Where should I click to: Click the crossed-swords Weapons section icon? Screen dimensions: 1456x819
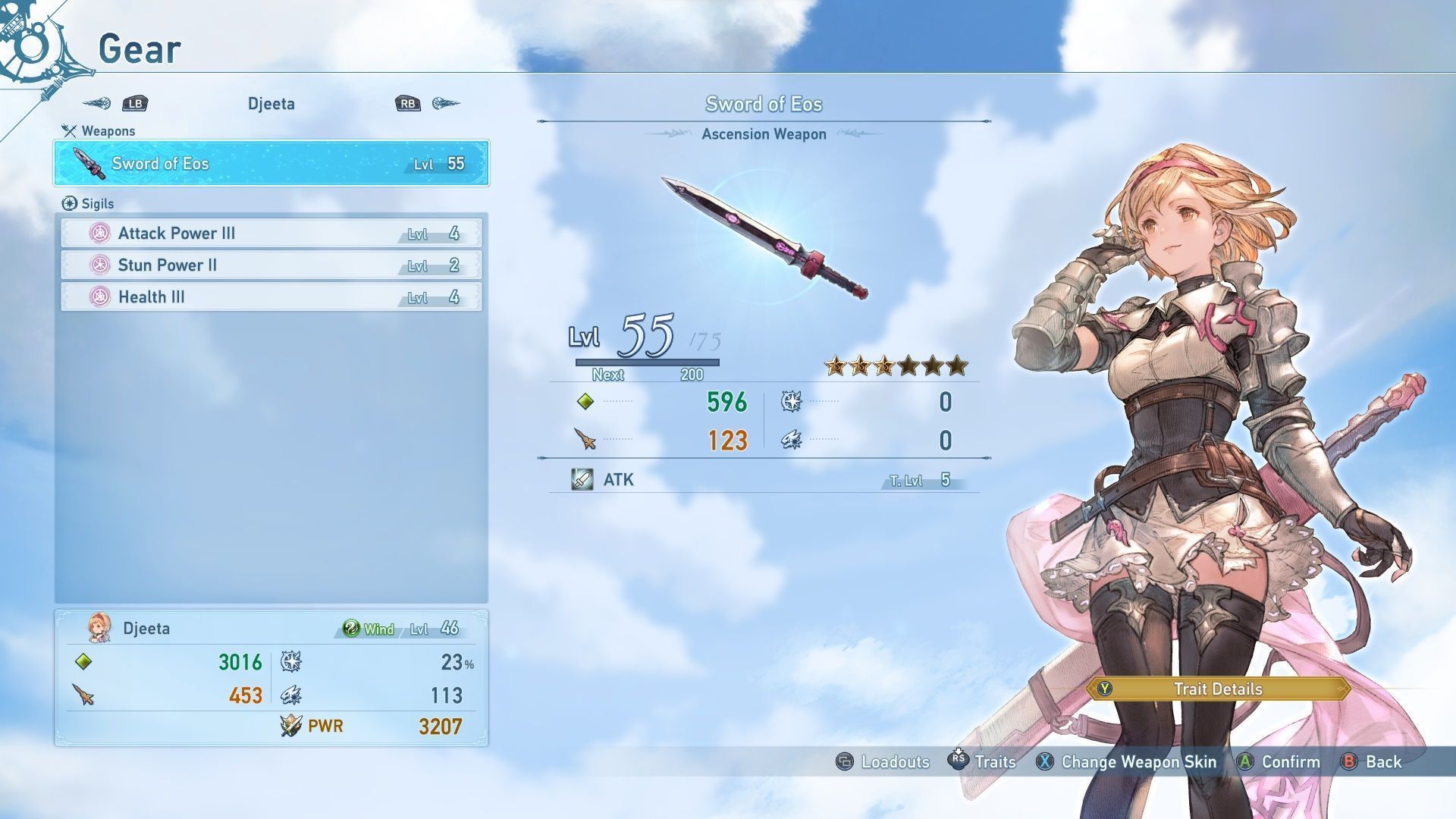pyautogui.click(x=71, y=130)
